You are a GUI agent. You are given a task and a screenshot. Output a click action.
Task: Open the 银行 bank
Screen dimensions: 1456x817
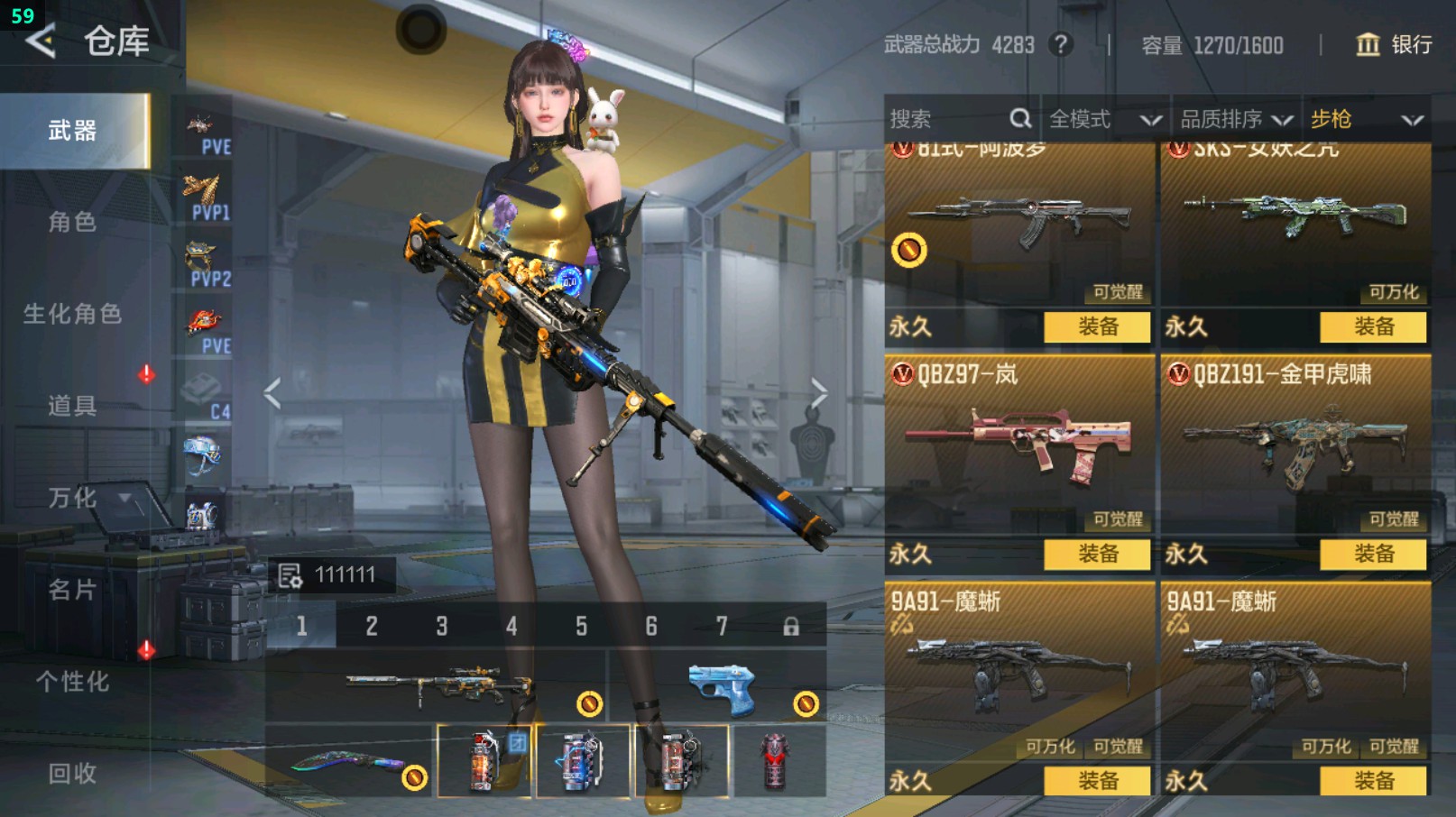pos(1394,44)
